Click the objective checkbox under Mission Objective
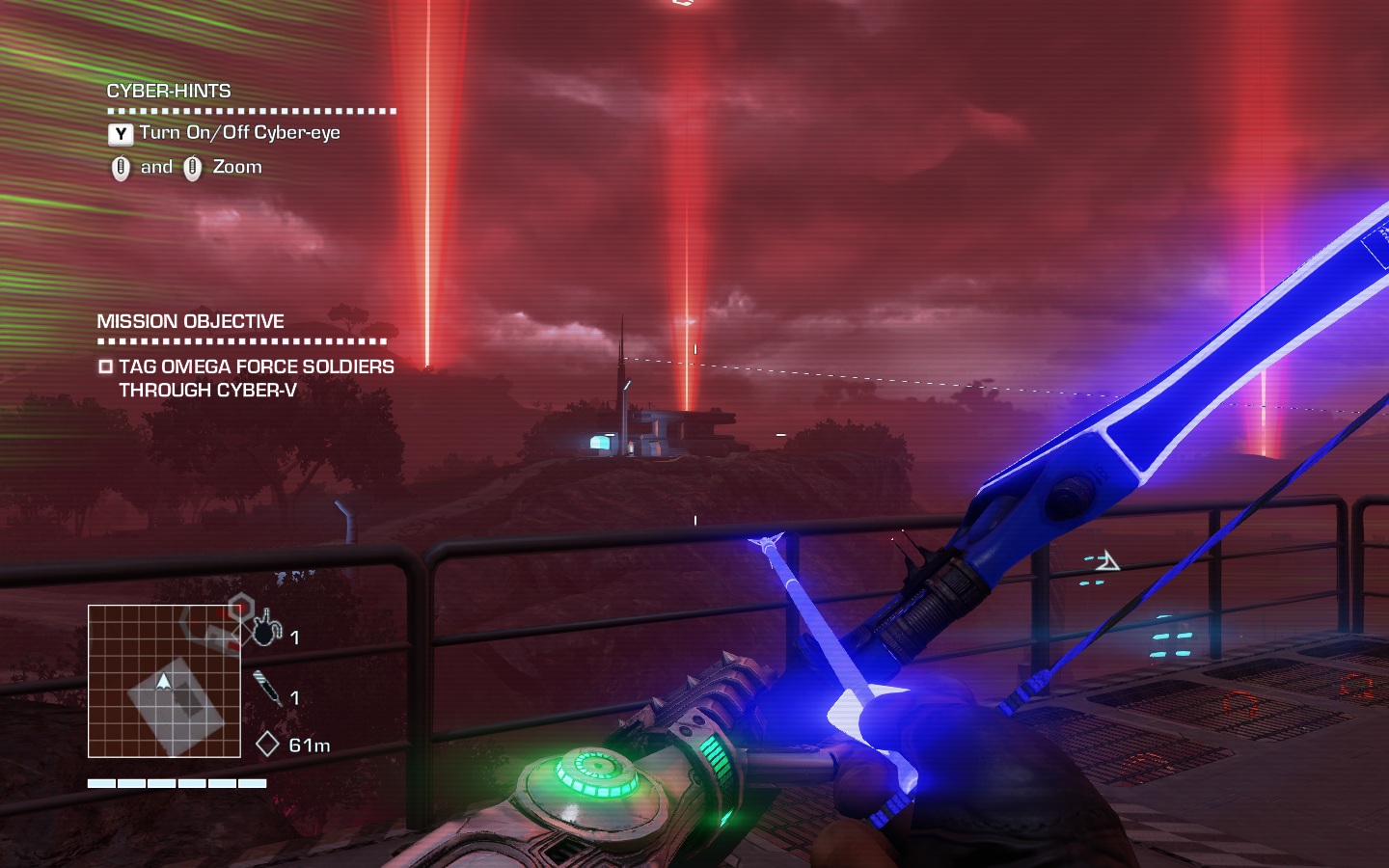Screen dimensions: 1389x868 [x=106, y=366]
